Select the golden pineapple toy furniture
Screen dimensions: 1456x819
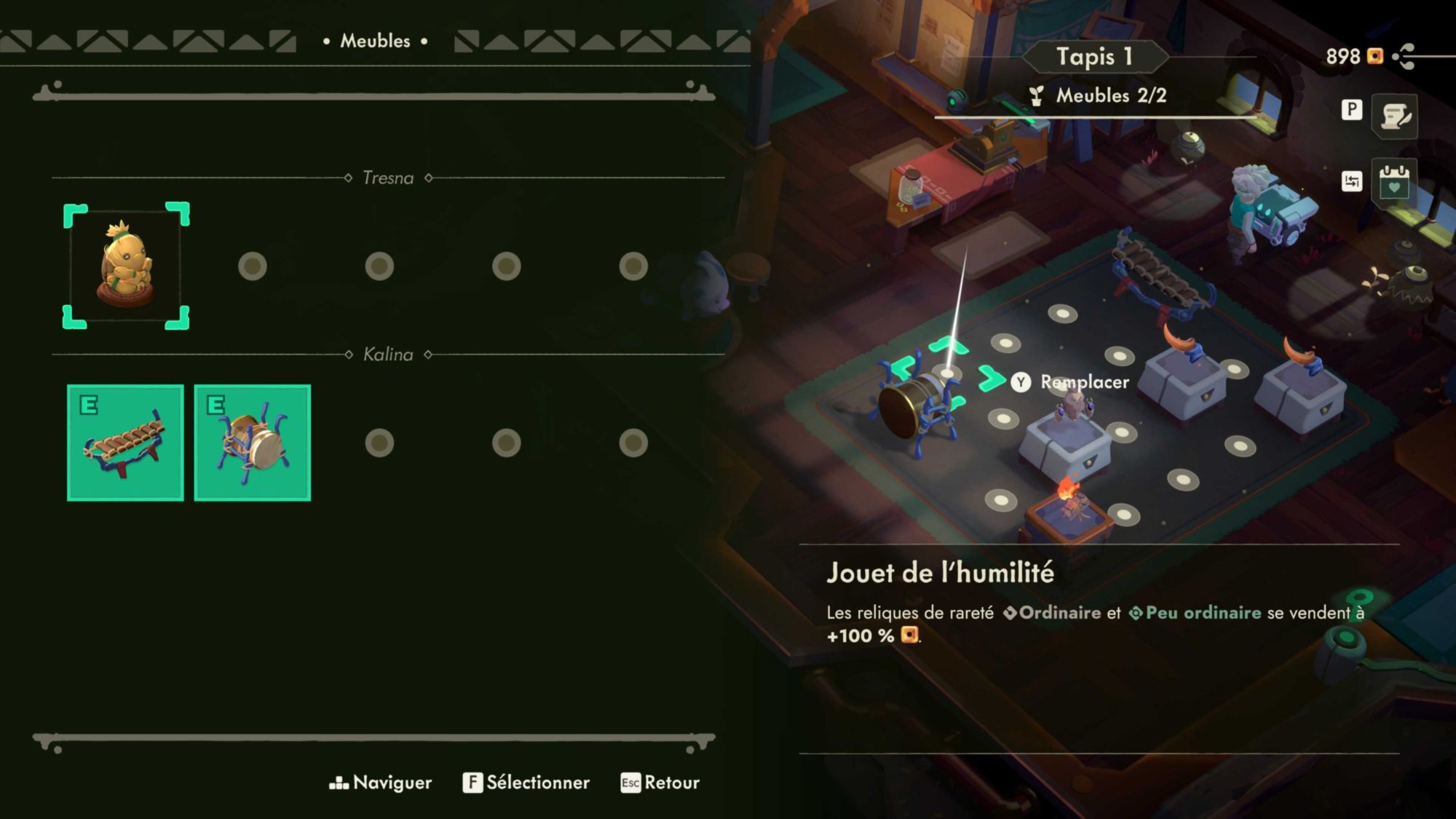point(125,266)
